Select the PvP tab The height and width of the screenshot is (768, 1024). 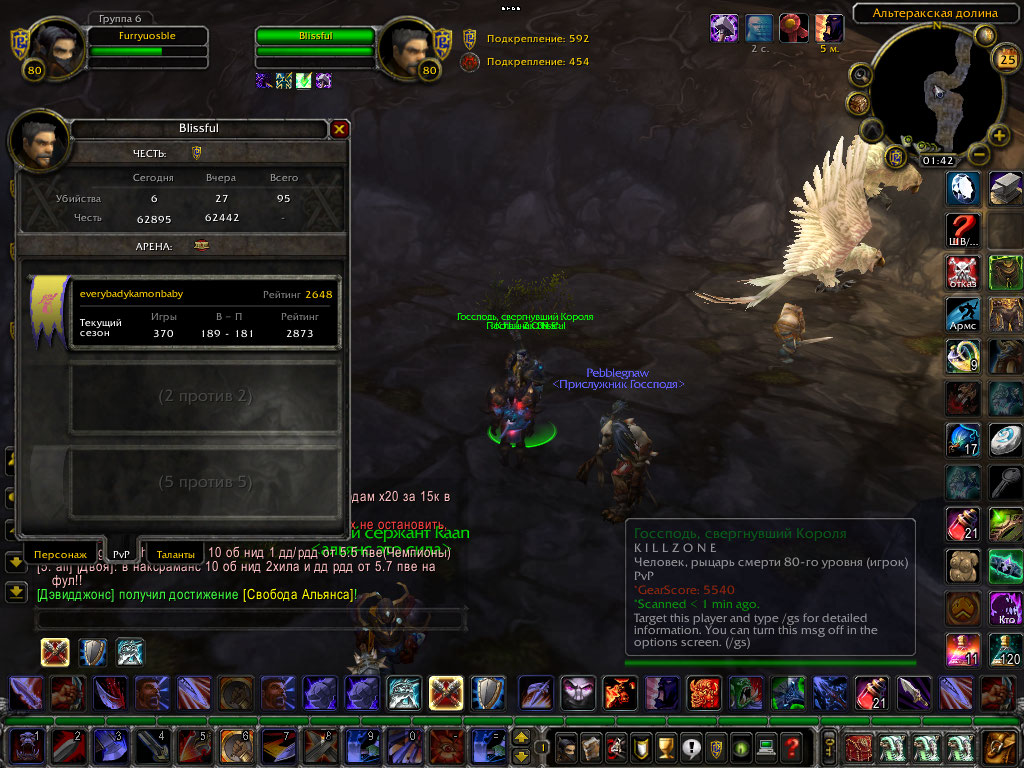tap(121, 553)
